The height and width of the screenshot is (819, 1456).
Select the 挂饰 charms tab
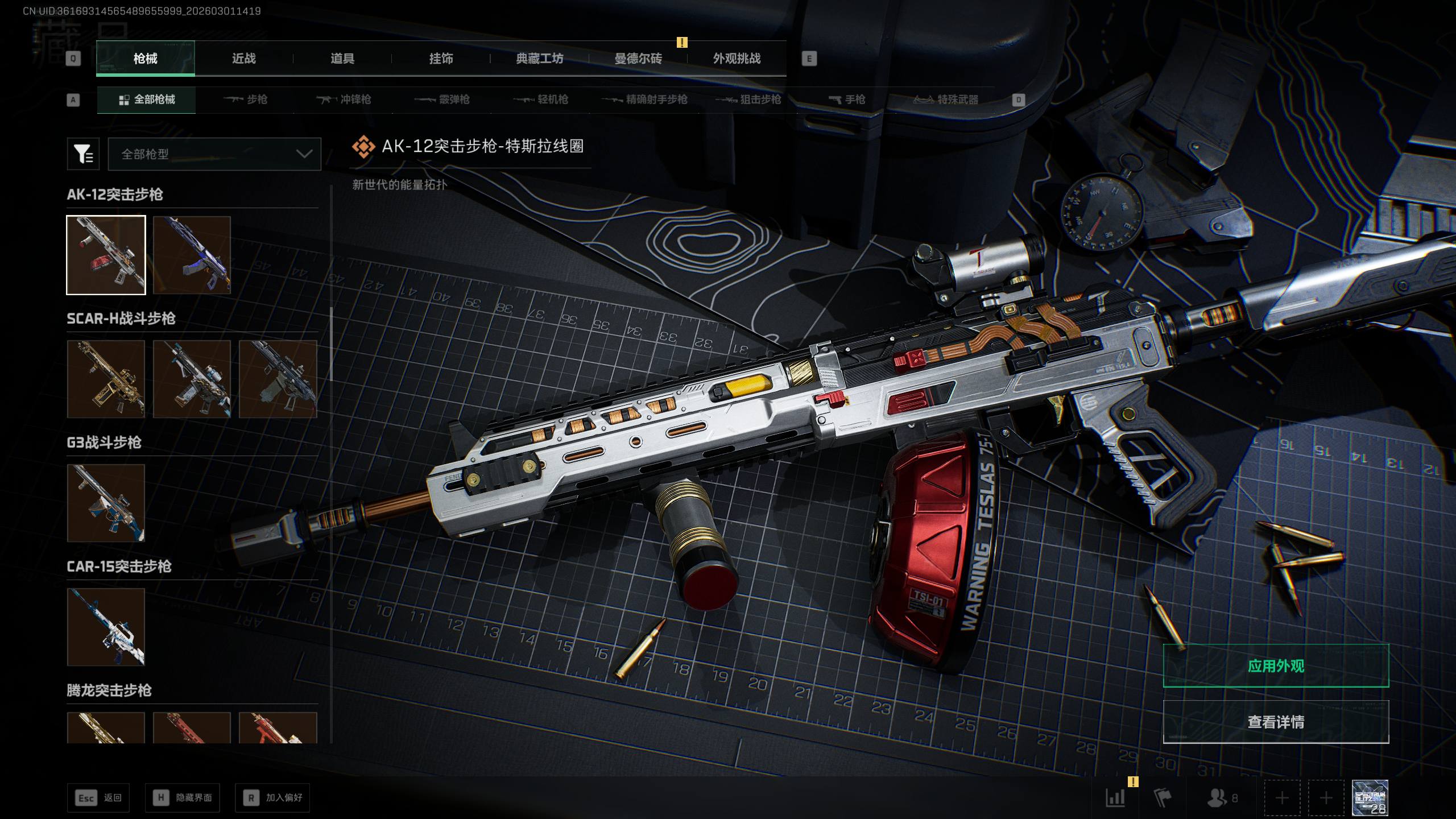(441, 59)
